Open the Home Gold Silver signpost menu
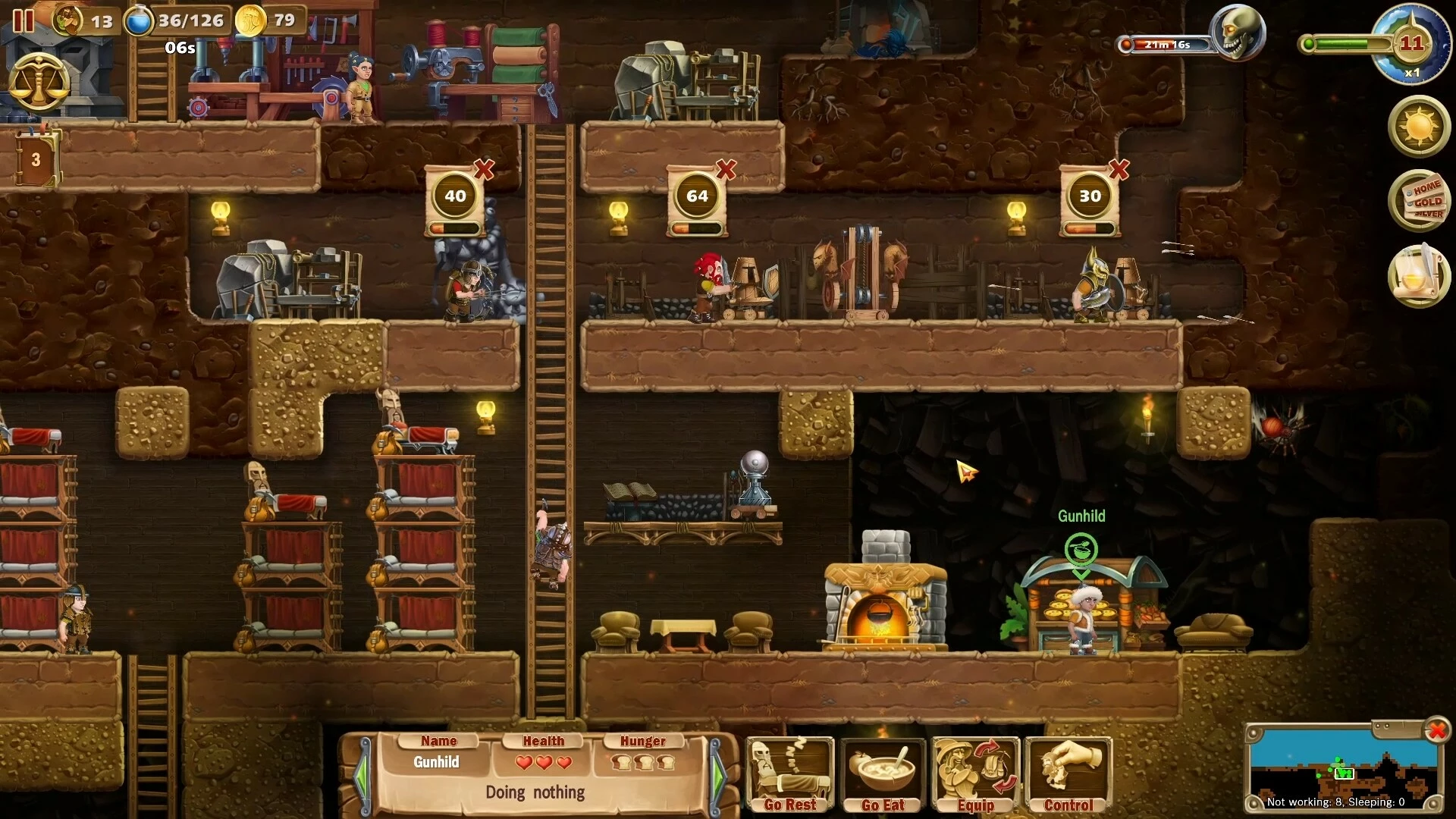Viewport: 1456px width, 819px height. point(1419,201)
